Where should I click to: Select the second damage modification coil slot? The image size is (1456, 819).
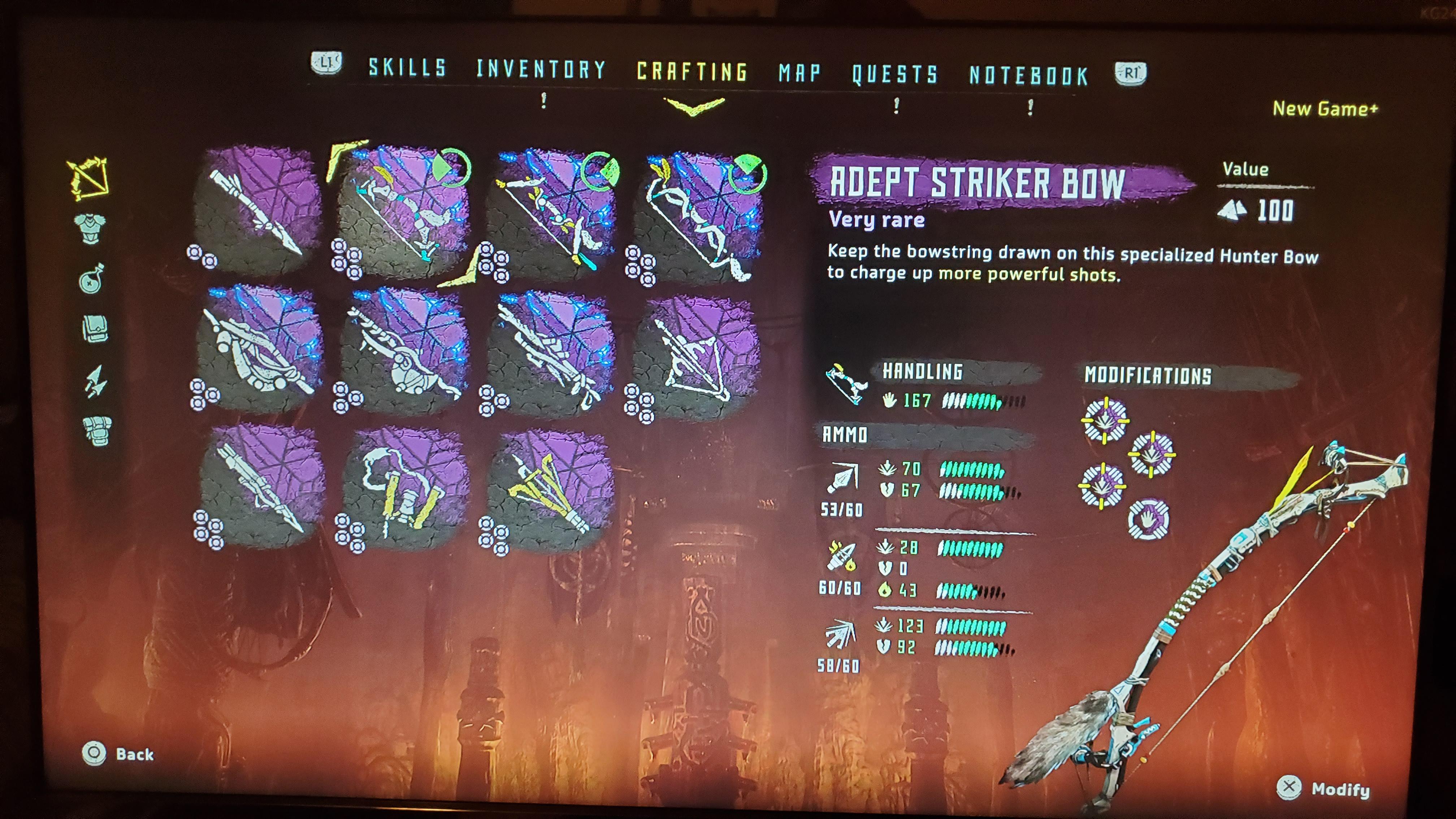(x=1152, y=454)
